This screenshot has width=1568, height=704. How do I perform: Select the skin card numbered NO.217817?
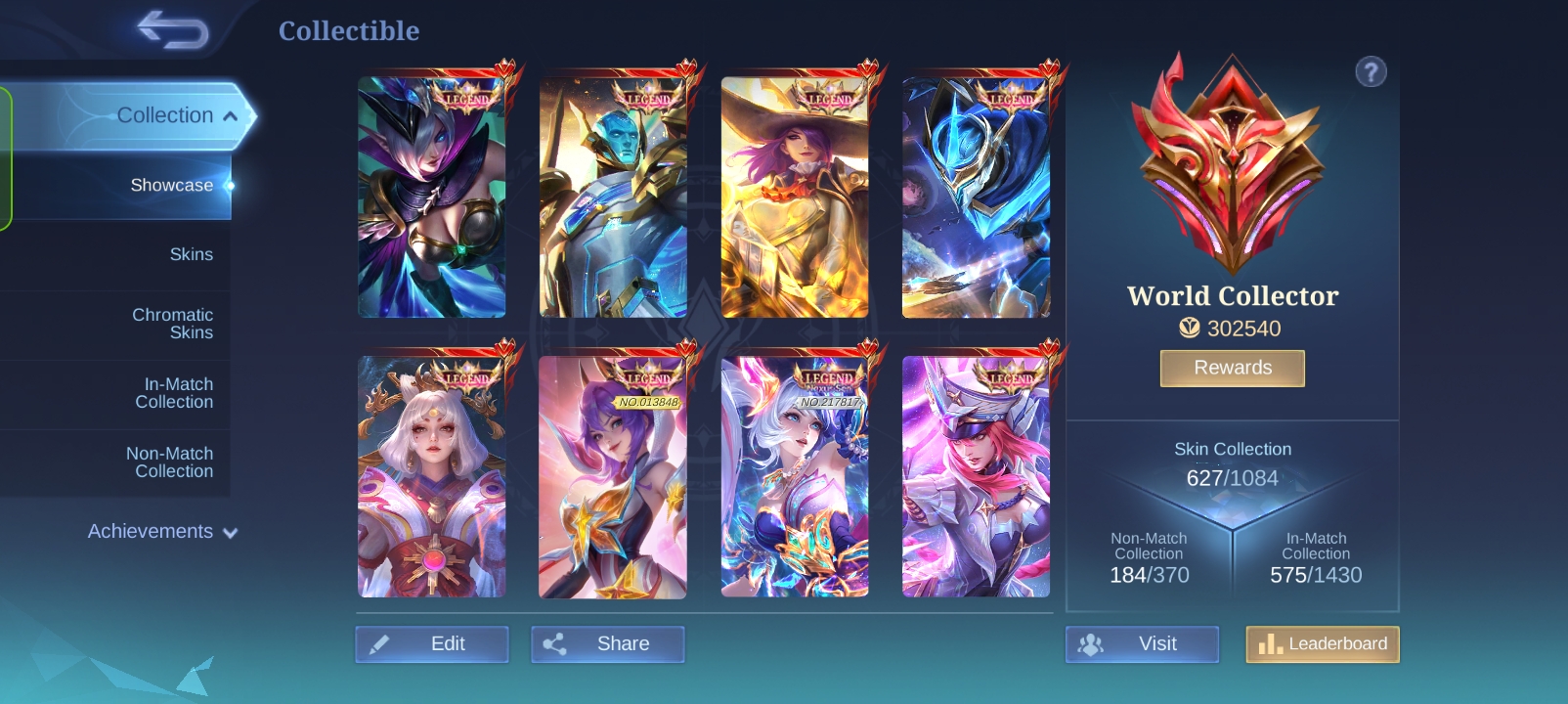click(795, 476)
